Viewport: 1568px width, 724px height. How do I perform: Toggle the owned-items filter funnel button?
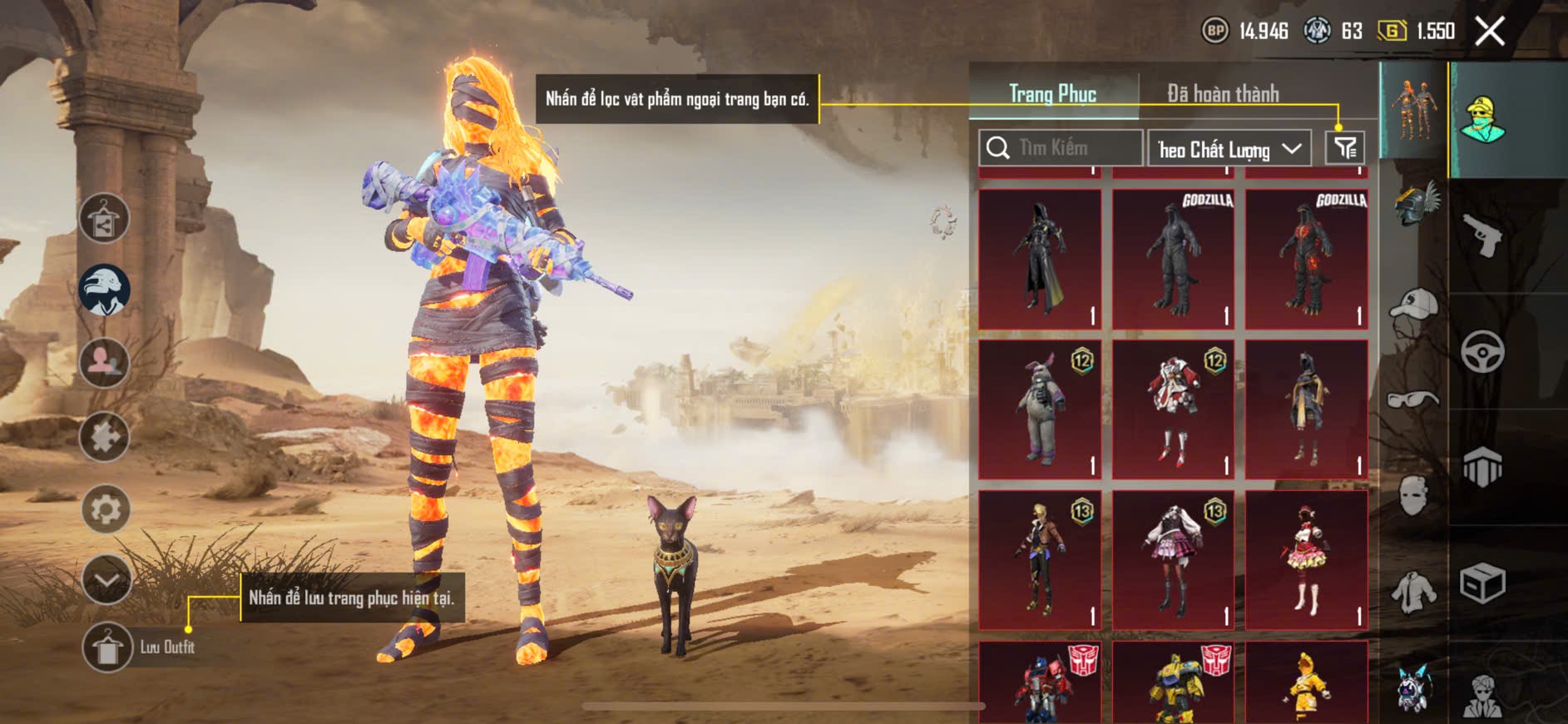pyautogui.click(x=1344, y=148)
